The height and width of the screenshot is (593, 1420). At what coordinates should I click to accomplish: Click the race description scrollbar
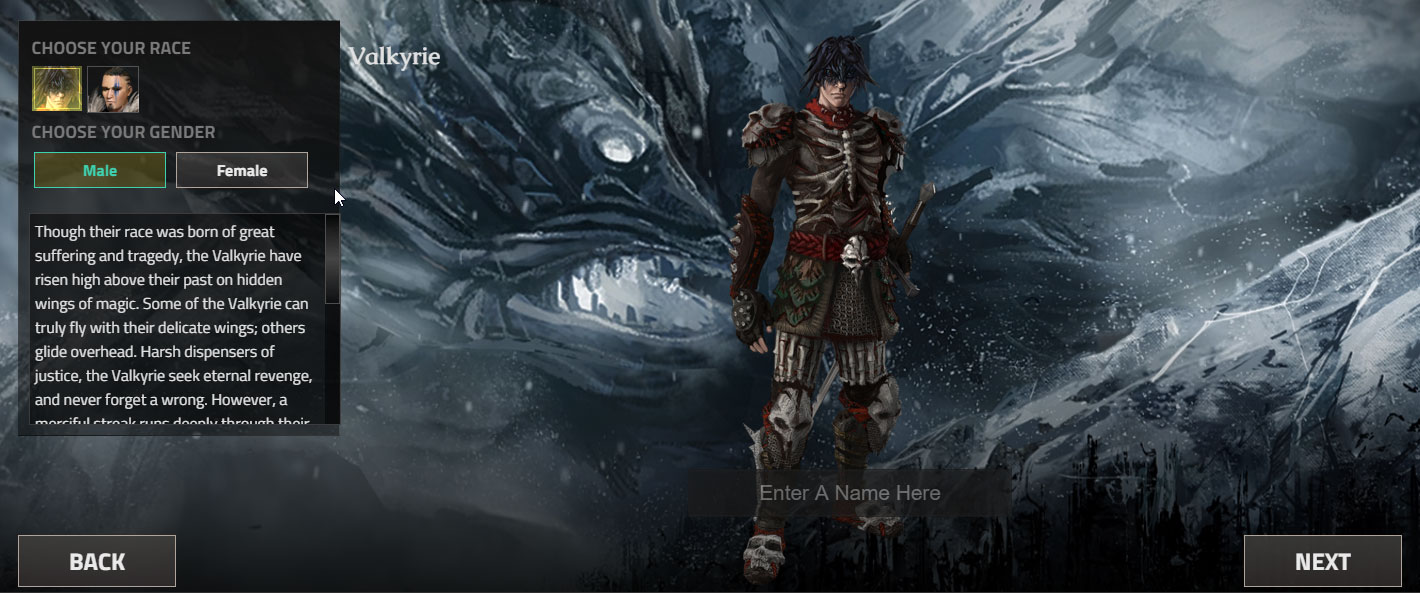pyautogui.click(x=332, y=259)
